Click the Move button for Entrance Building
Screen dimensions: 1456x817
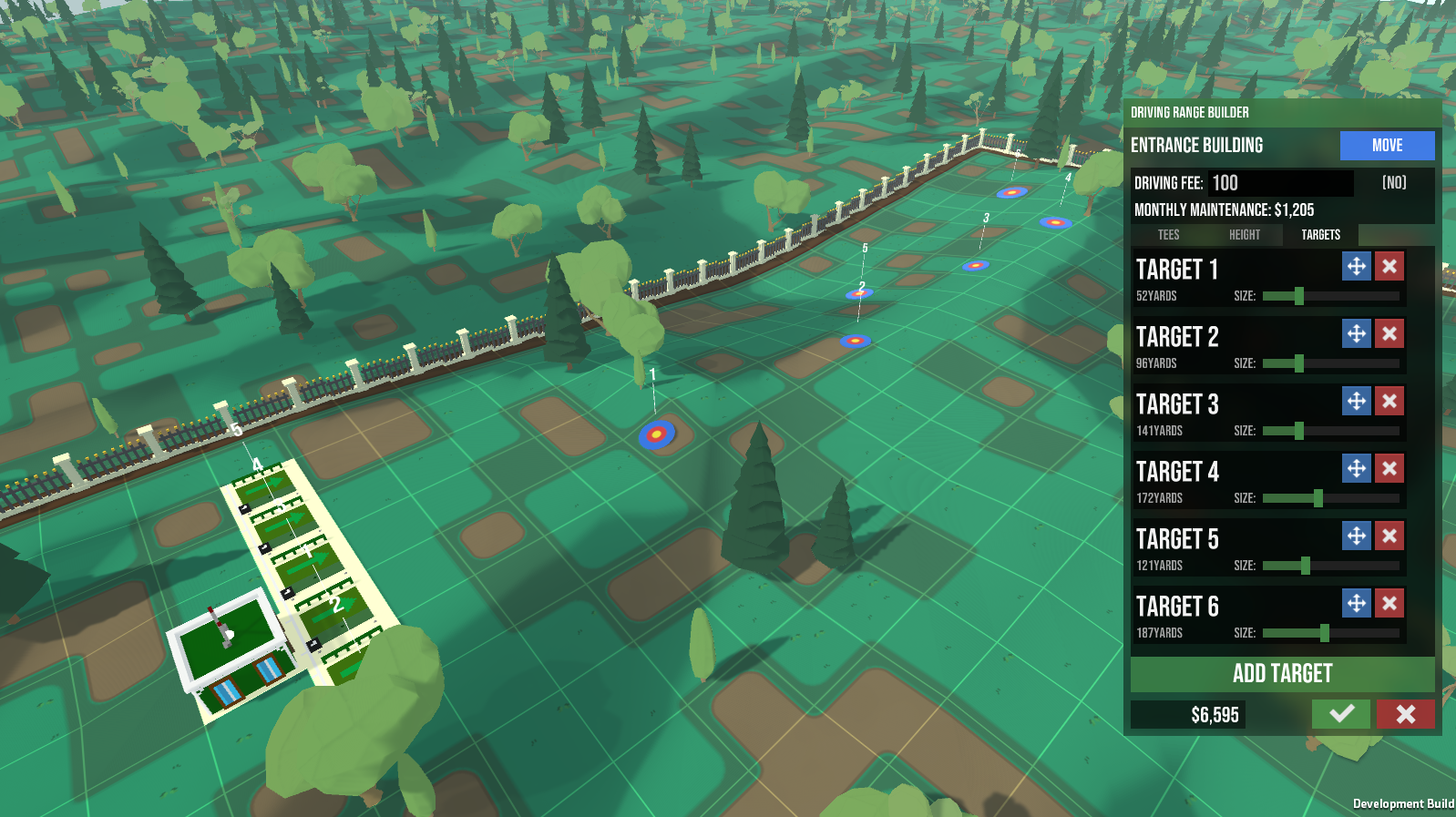1387,146
